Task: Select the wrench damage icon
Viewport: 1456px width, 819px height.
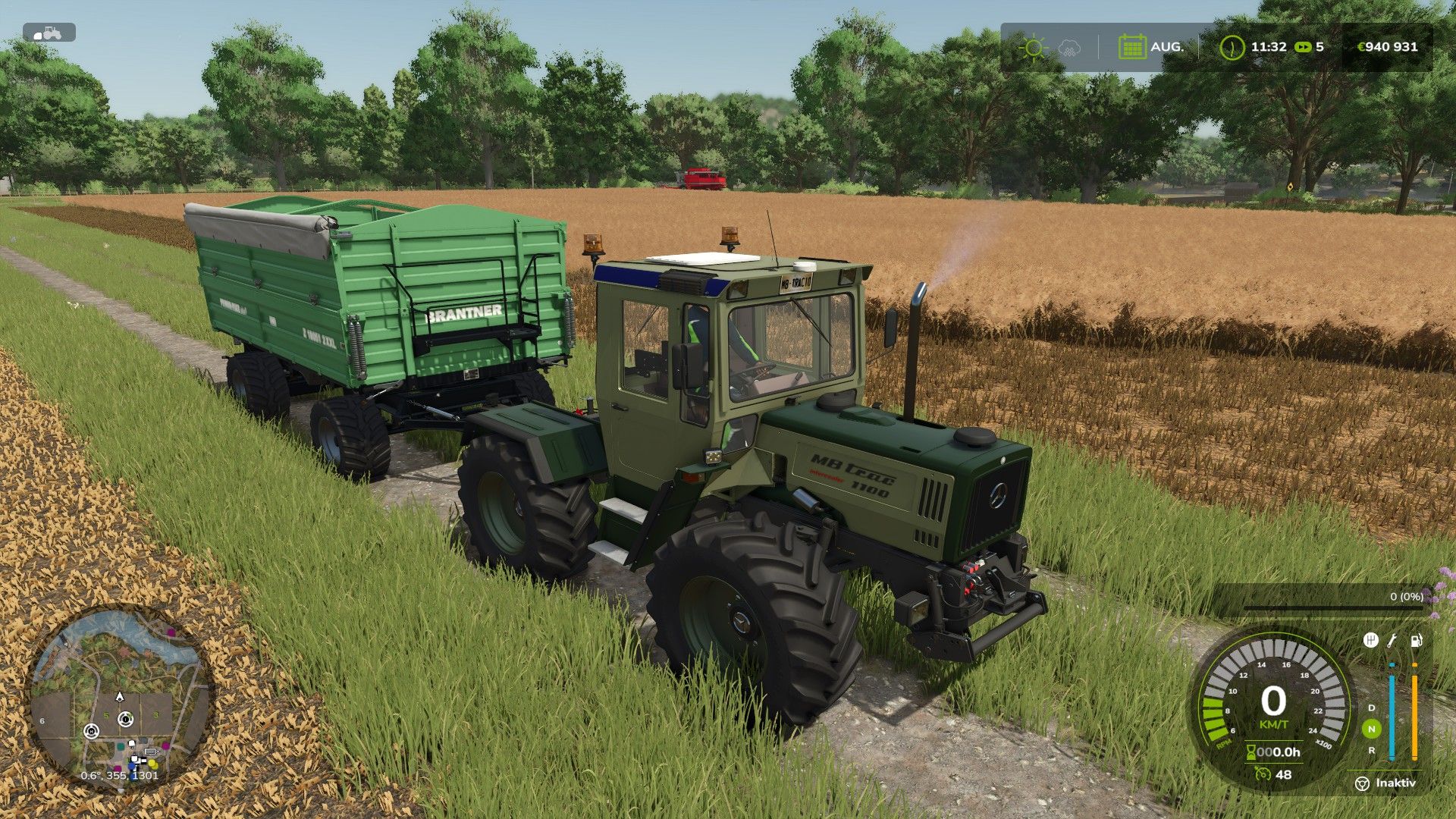Action: coord(1392,641)
